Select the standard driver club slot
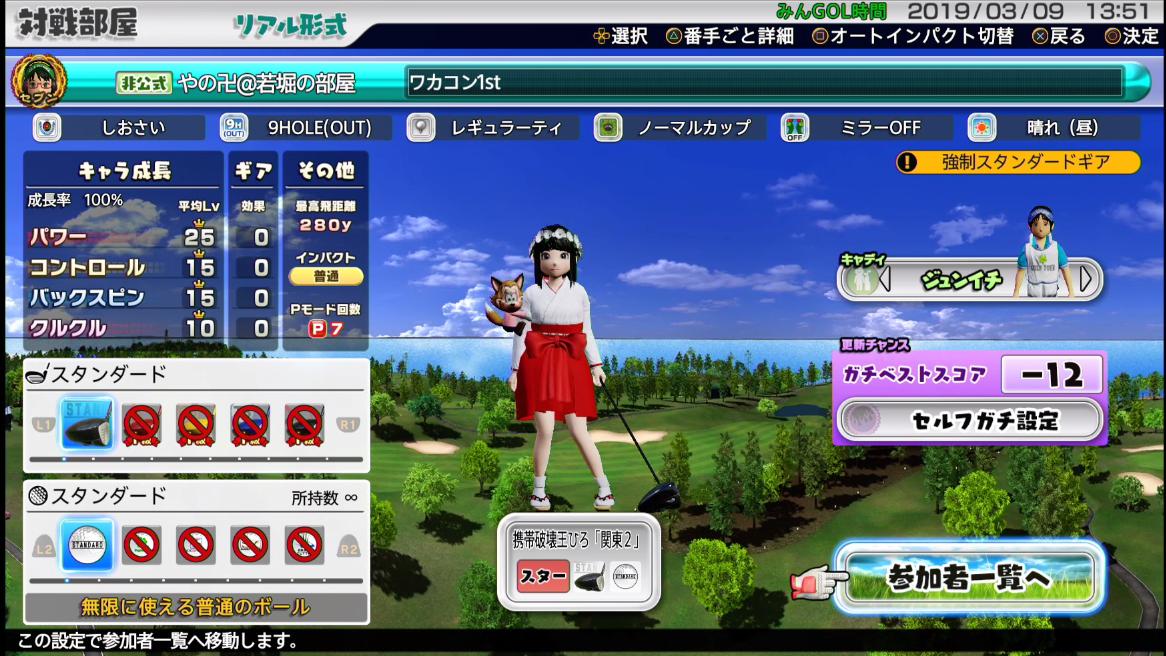The width and height of the screenshot is (1166, 656). [87, 425]
